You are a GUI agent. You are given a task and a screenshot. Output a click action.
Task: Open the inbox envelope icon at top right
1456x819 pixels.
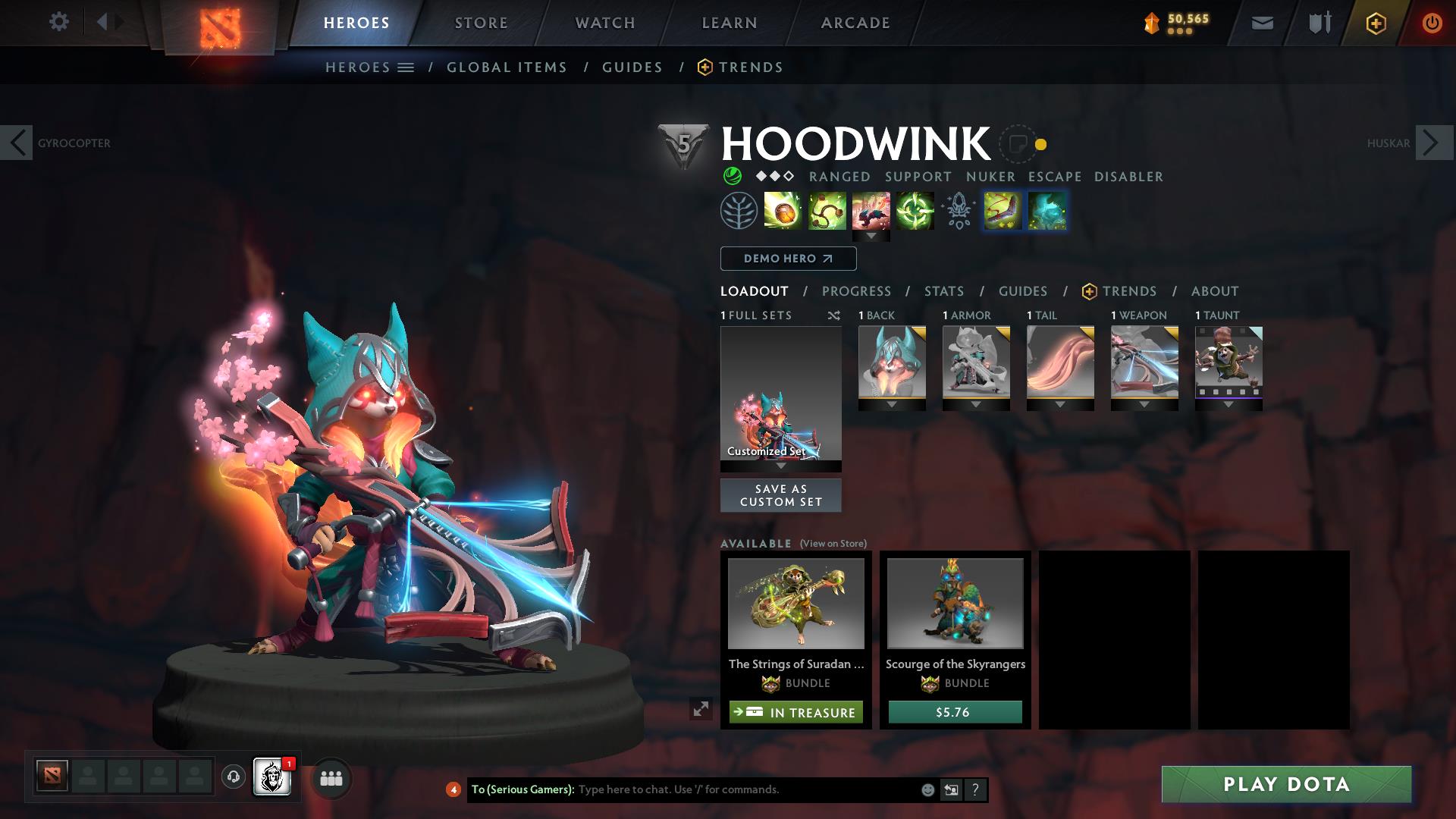1262,22
